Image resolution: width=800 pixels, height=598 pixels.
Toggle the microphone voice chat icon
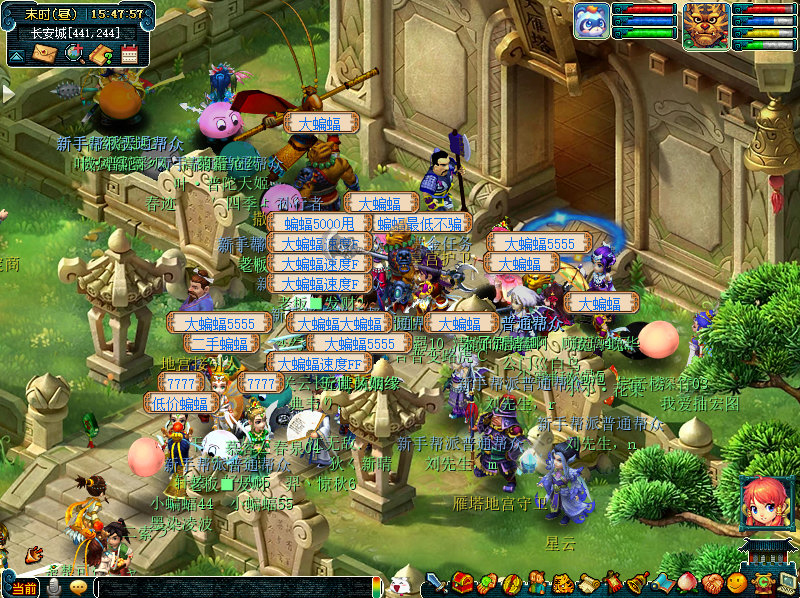coord(54,587)
